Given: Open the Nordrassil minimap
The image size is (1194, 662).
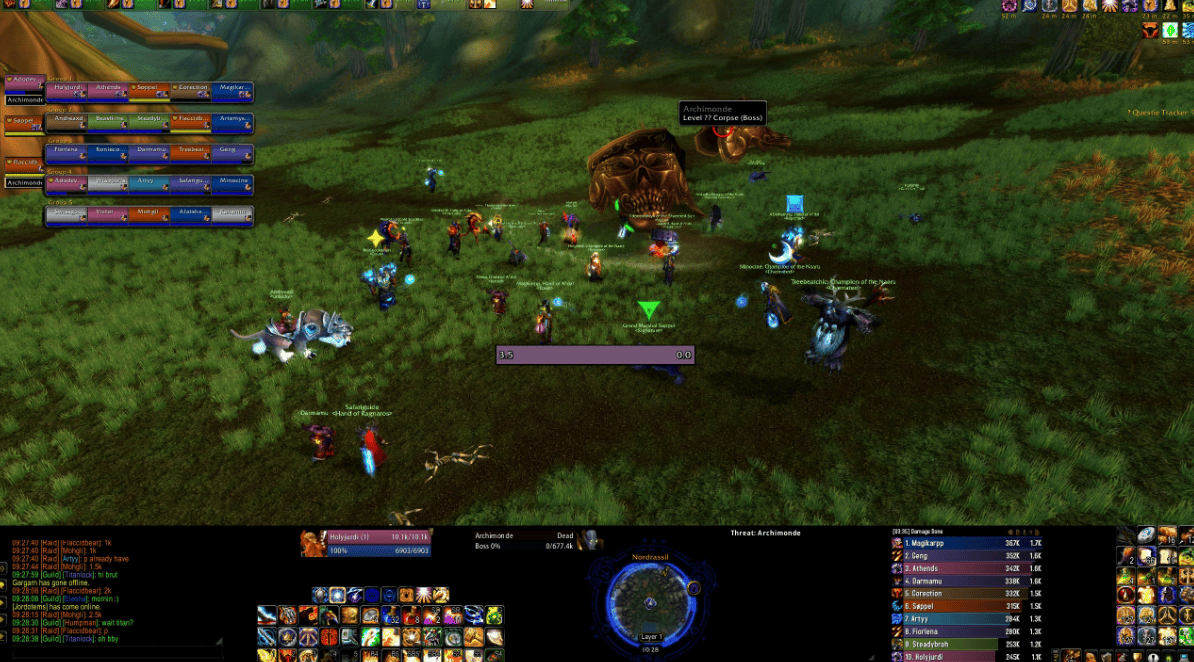Looking at the screenshot, I should coord(650,598).
